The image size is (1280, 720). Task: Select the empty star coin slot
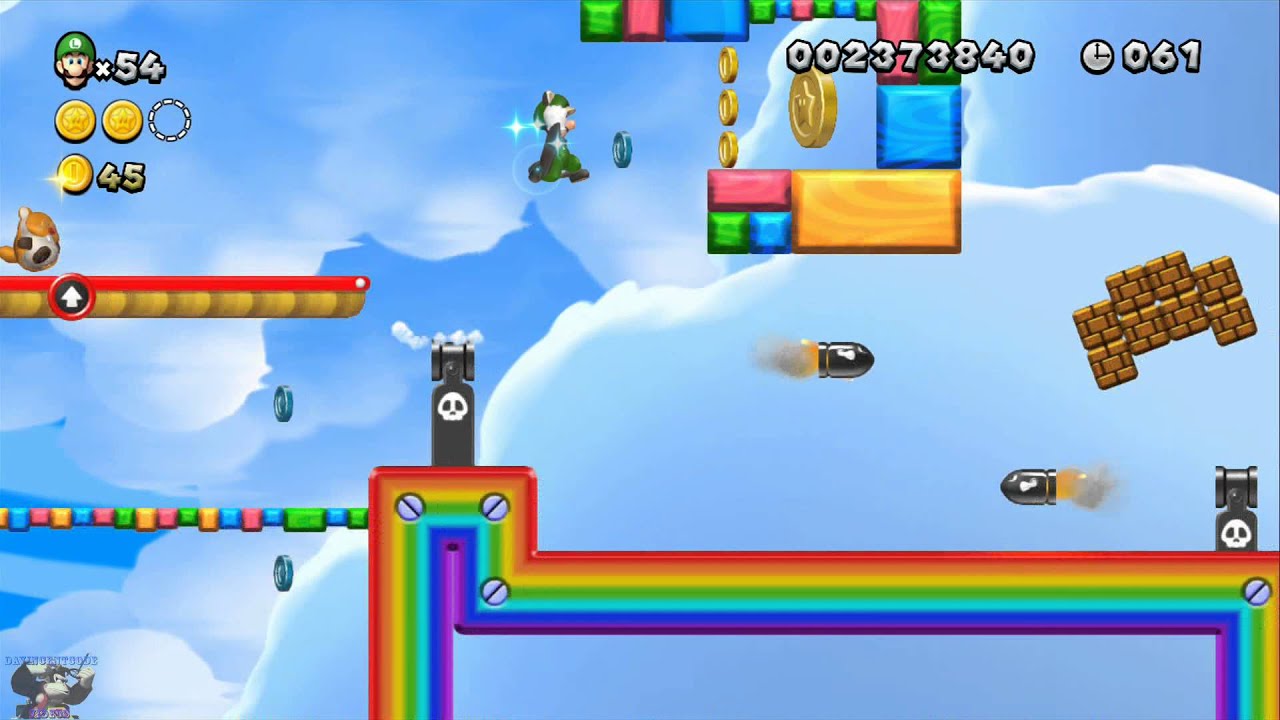click(169, 122)
